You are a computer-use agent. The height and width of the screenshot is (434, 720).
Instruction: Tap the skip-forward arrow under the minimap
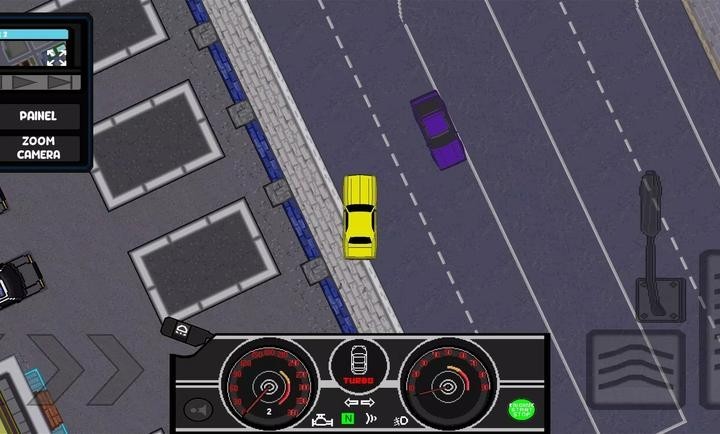59,83
